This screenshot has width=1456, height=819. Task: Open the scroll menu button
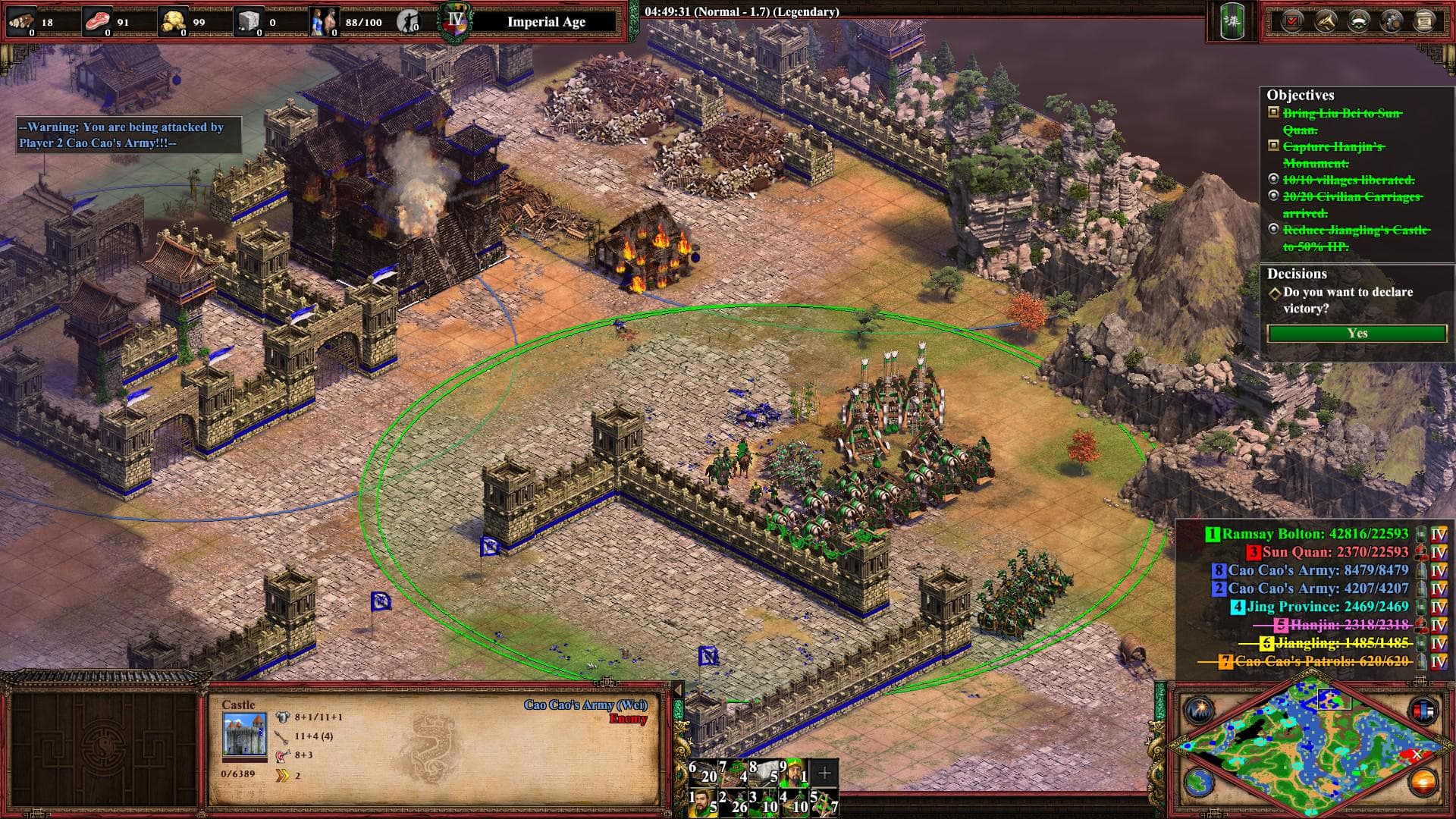point(1424,20)
